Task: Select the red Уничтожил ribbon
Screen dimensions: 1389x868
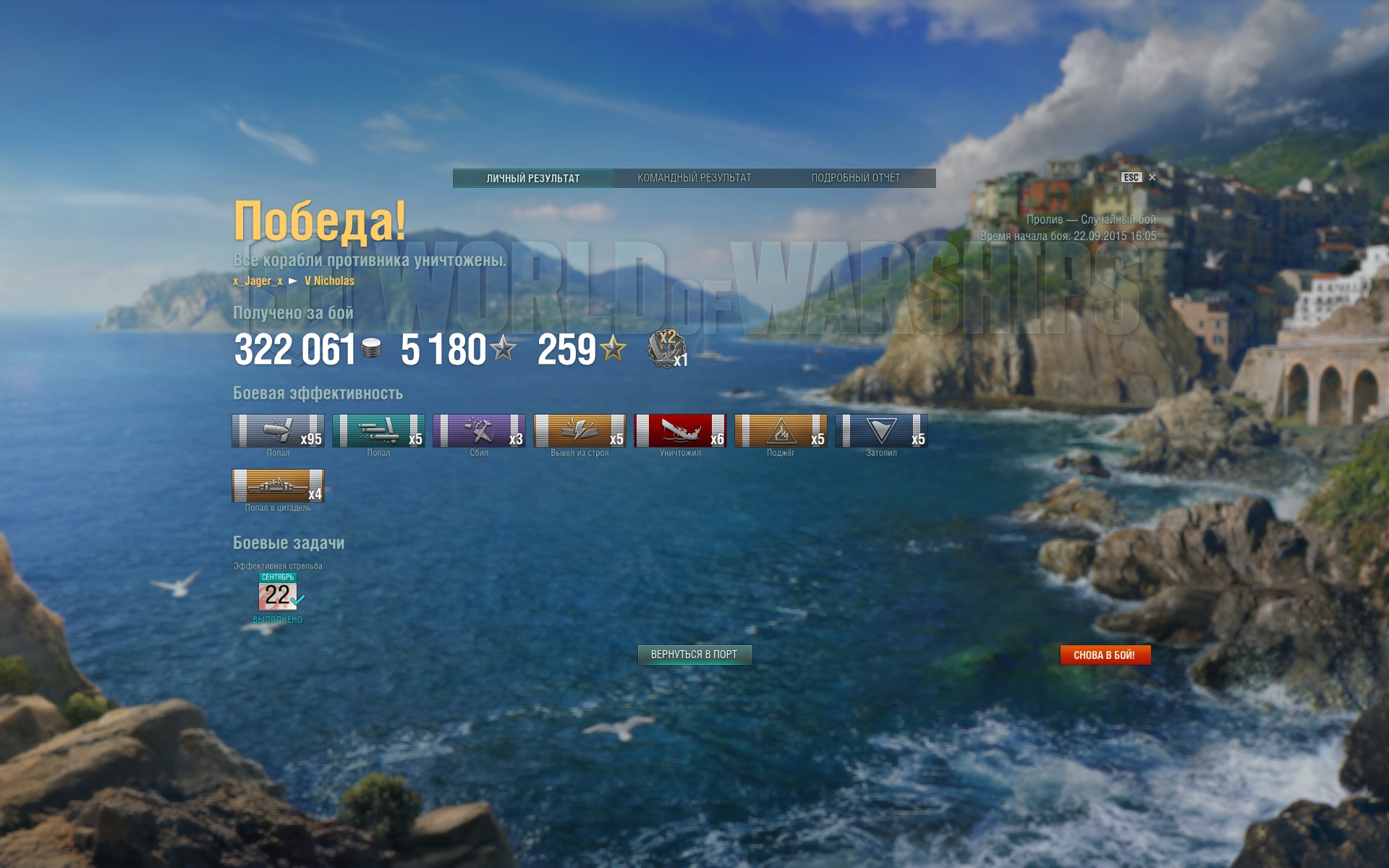Action: pos(680,430)
